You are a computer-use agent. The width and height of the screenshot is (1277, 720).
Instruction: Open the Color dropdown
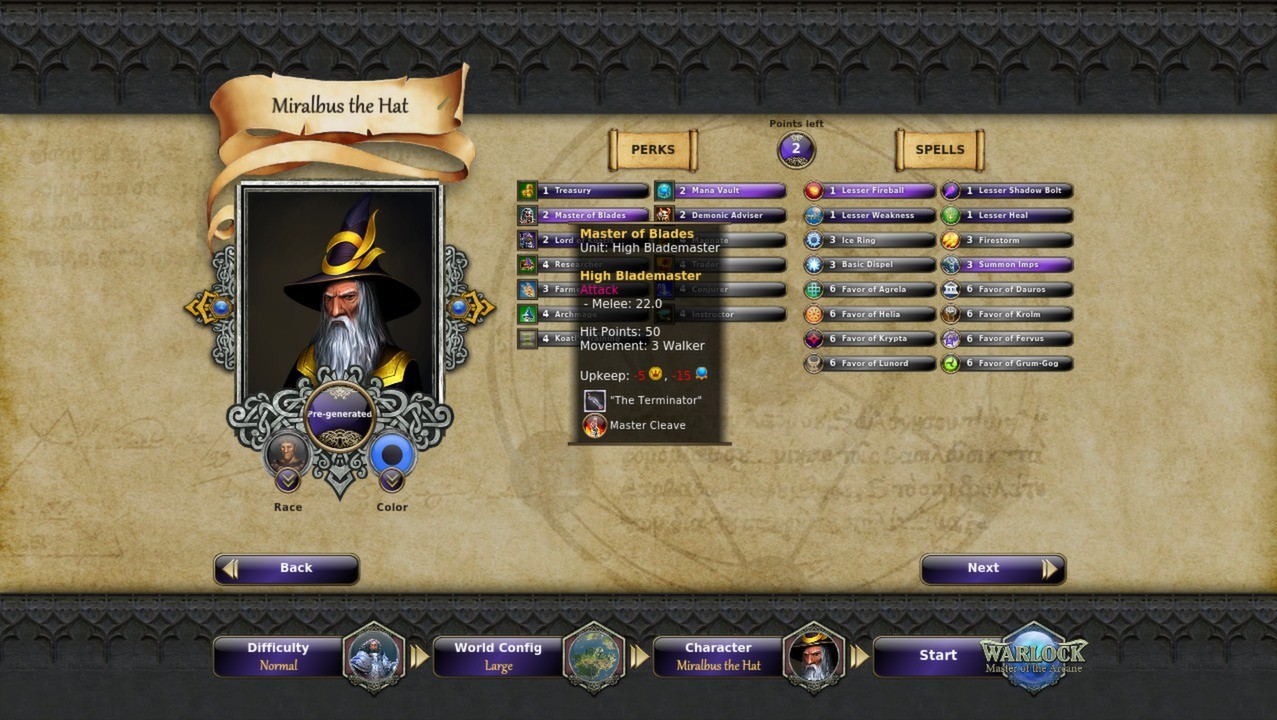392,481
